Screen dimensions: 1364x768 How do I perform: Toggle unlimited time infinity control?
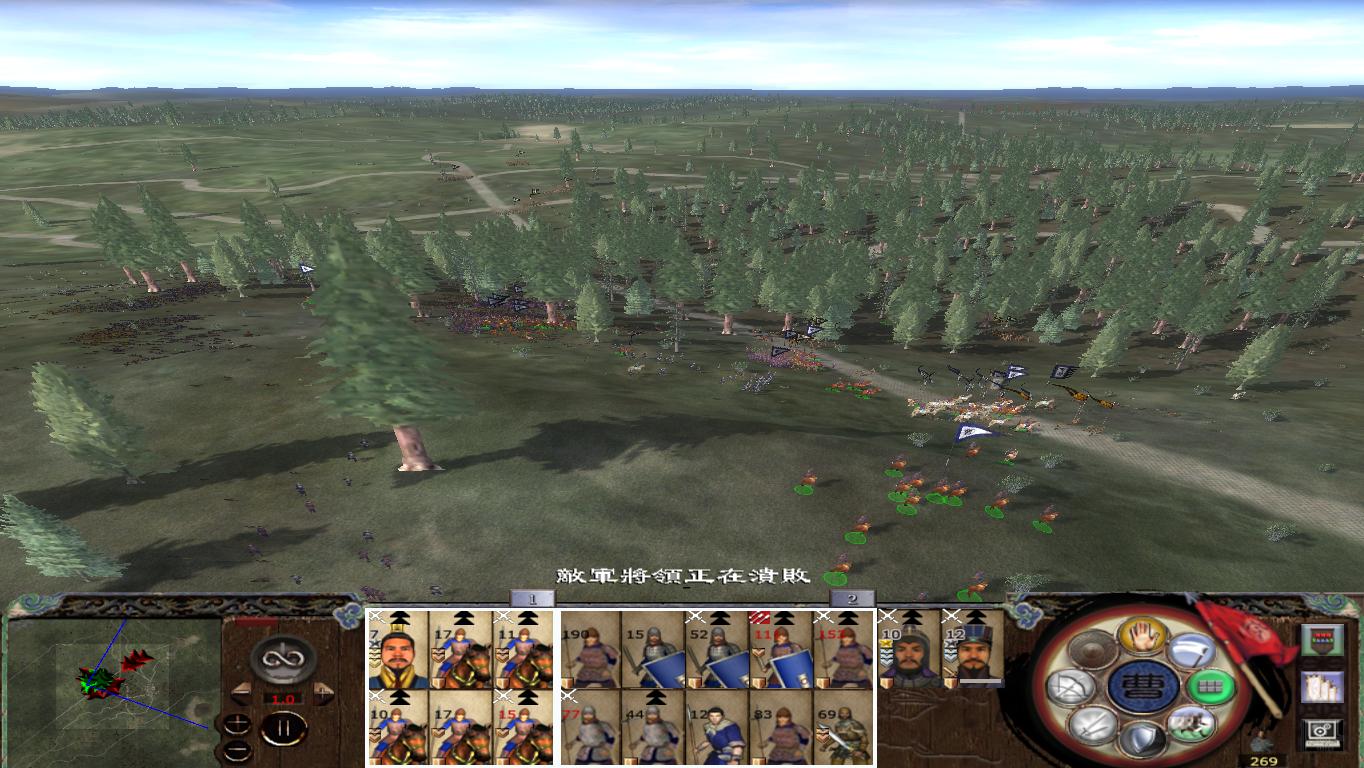(281, 659)
